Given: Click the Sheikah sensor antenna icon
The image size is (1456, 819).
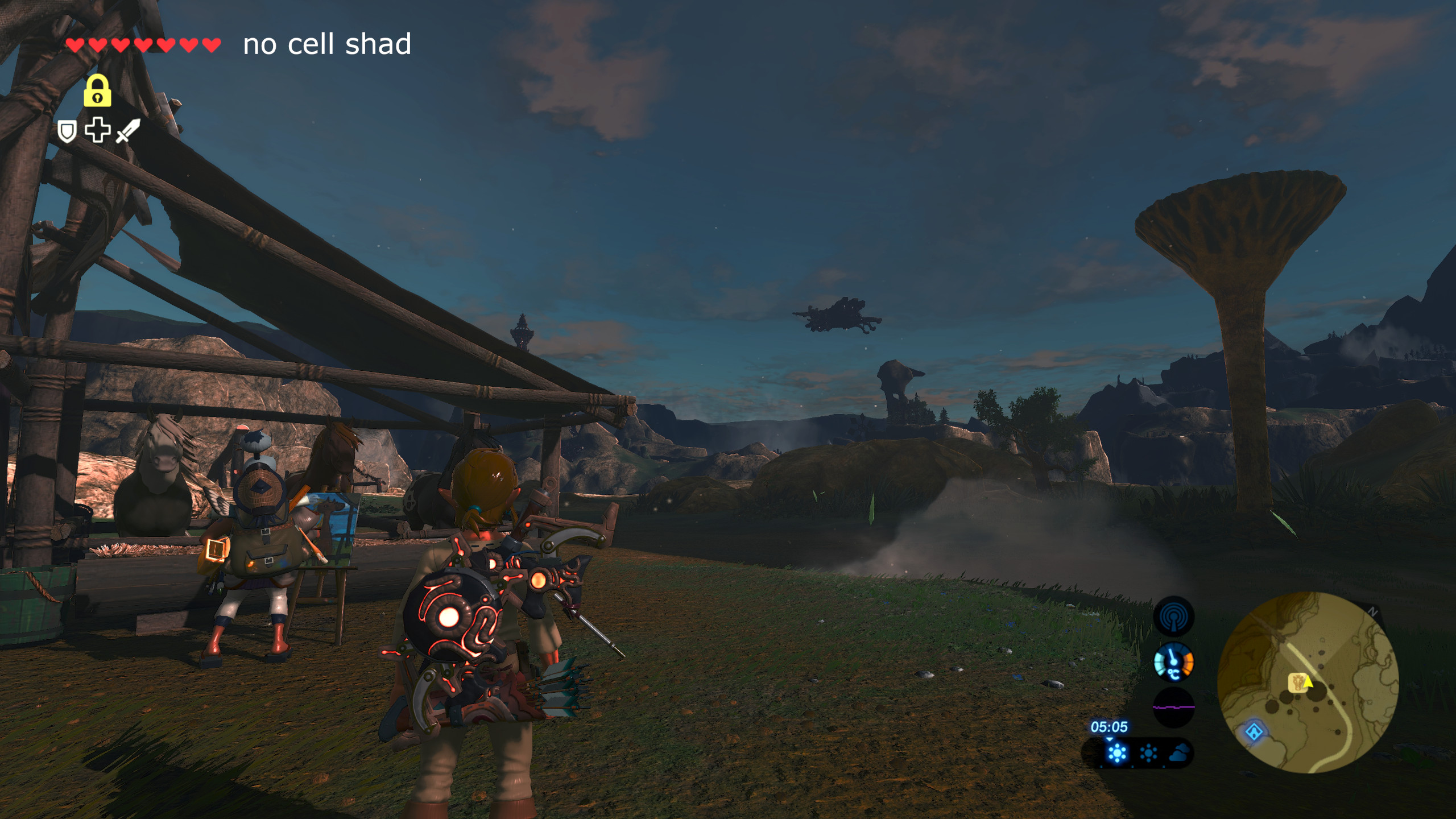Looking at the screenshot, I should click(x=1173, y=616).
